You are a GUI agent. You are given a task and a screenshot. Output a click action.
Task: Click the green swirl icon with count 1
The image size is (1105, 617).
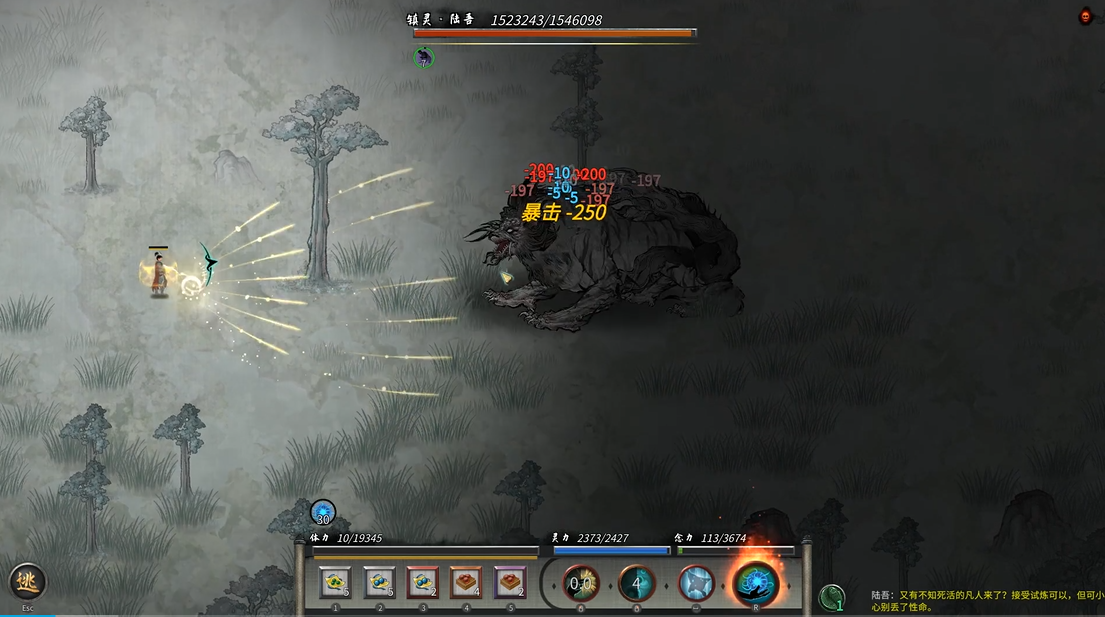coord(832,597)
